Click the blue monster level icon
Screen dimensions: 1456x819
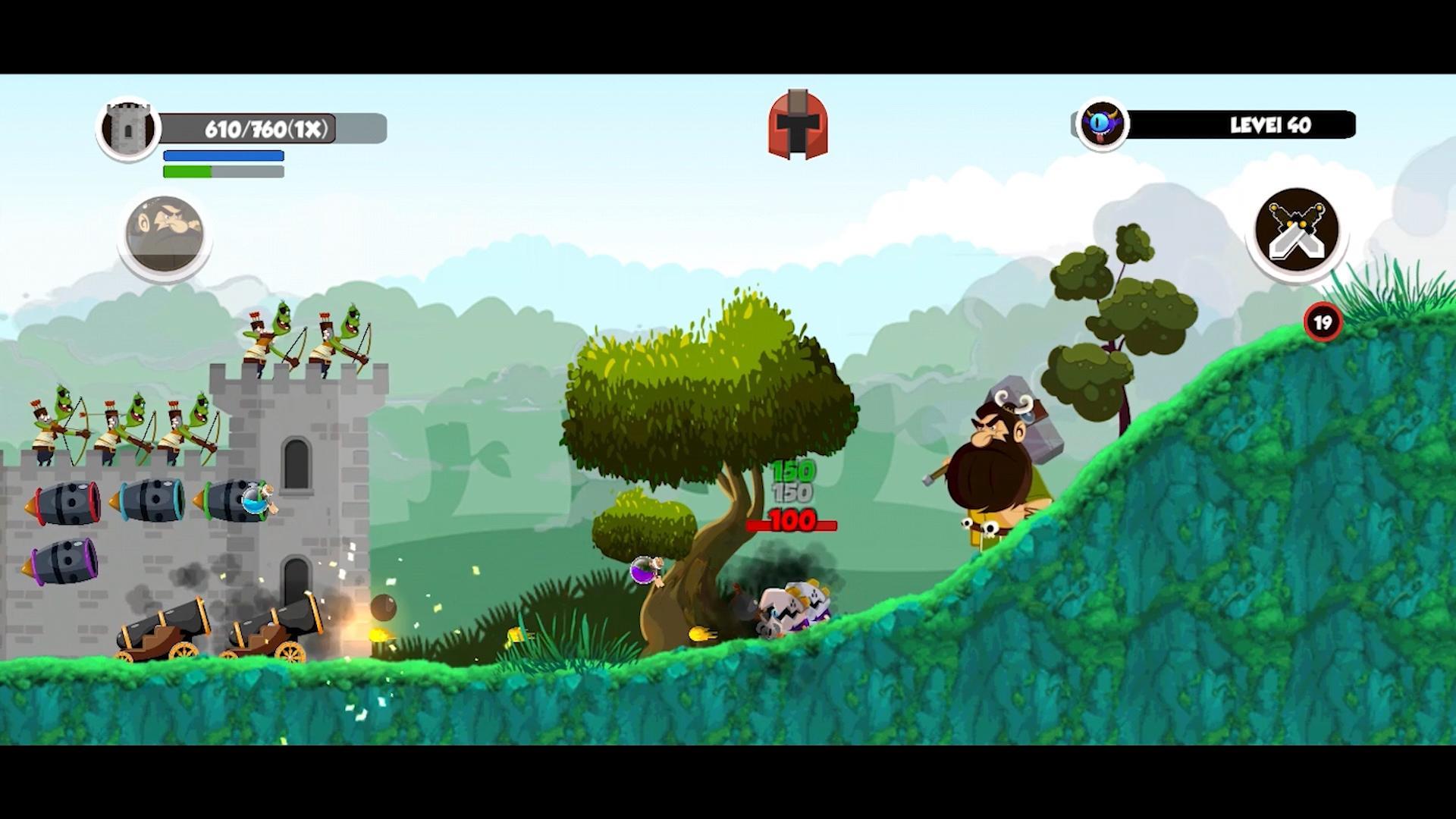[1102, 125]
